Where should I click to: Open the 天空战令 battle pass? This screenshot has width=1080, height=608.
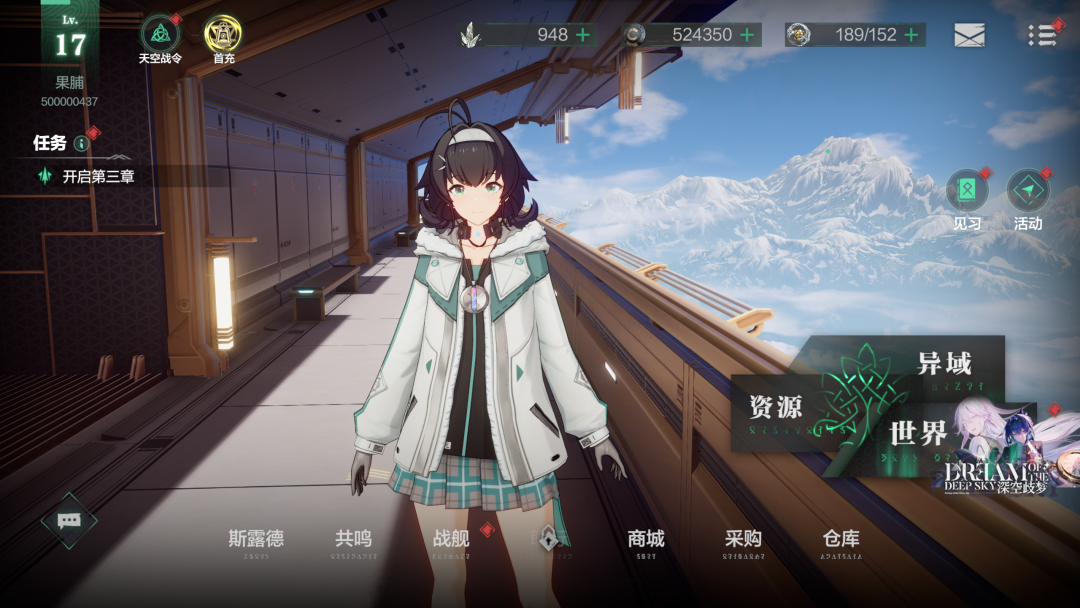[x=160, y=36]
